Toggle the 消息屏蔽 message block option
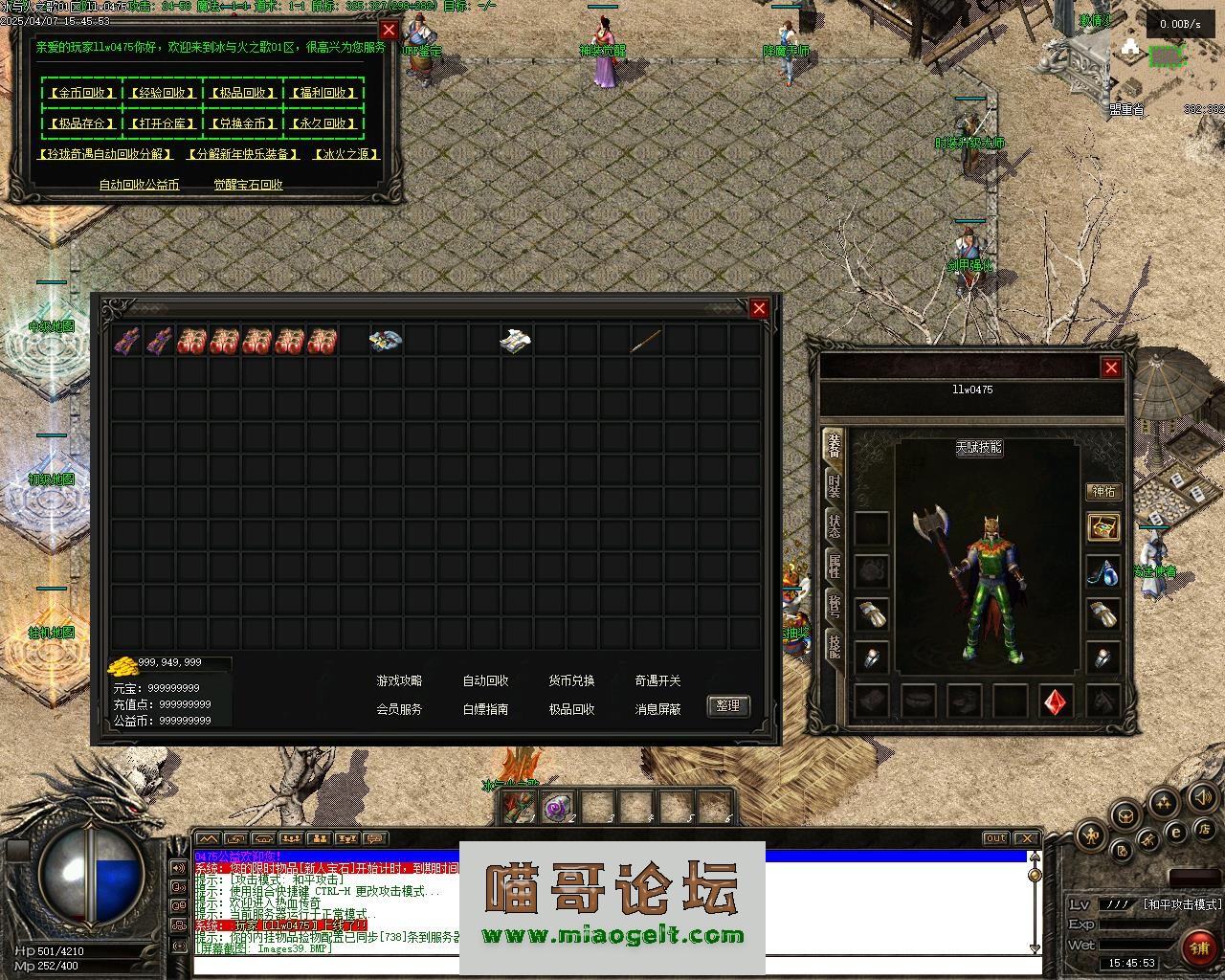This screenshot has width=1225, height=980. 657,709
